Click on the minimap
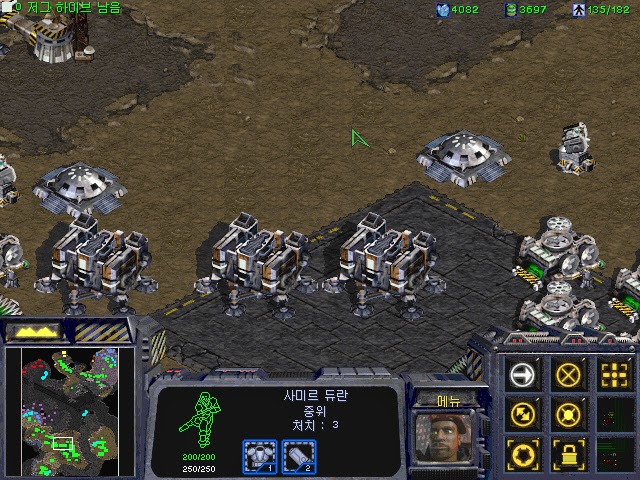This screenshot has width=640, height=480. pos(68,410)
